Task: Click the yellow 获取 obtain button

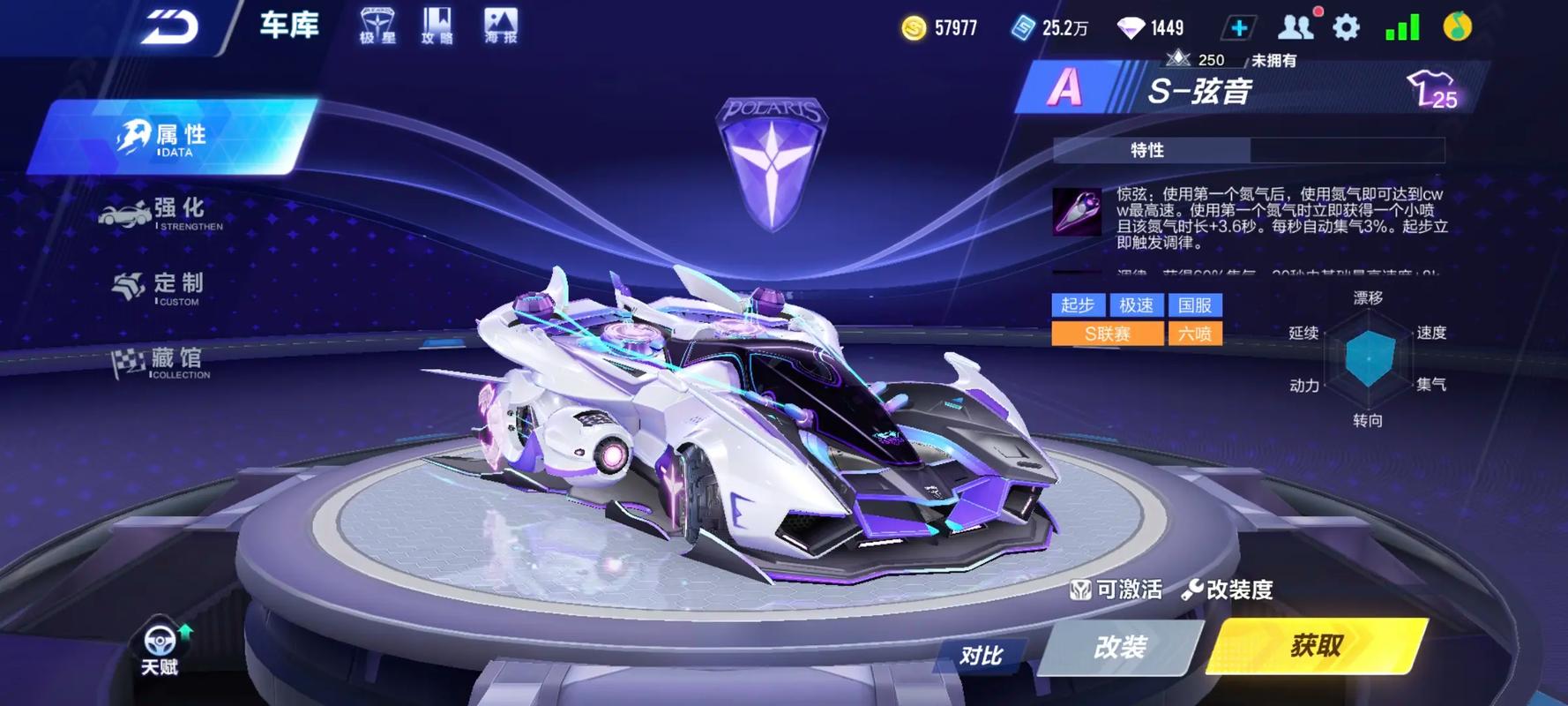Action: 1316,646
